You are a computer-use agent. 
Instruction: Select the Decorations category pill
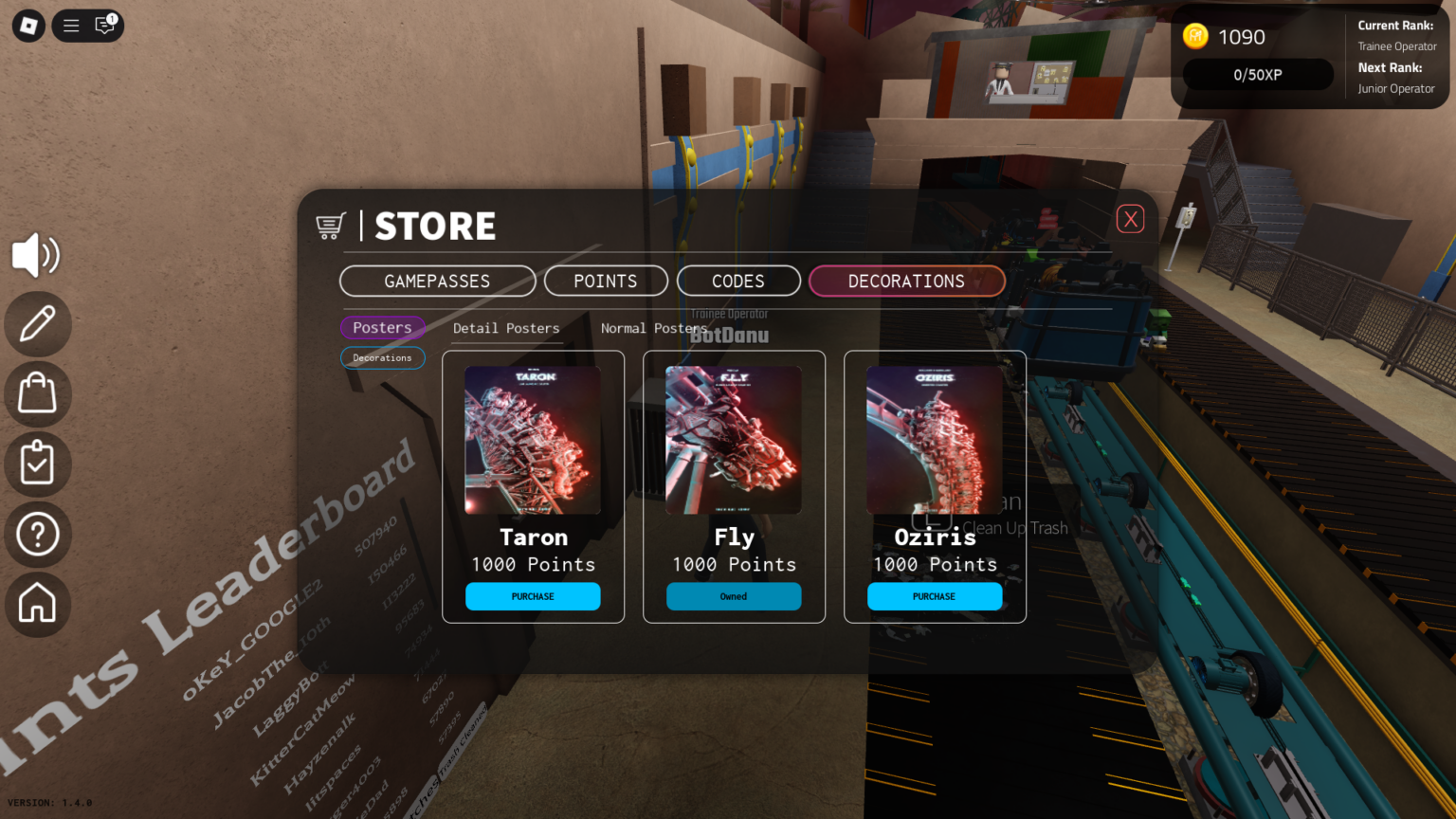(382, 357)
